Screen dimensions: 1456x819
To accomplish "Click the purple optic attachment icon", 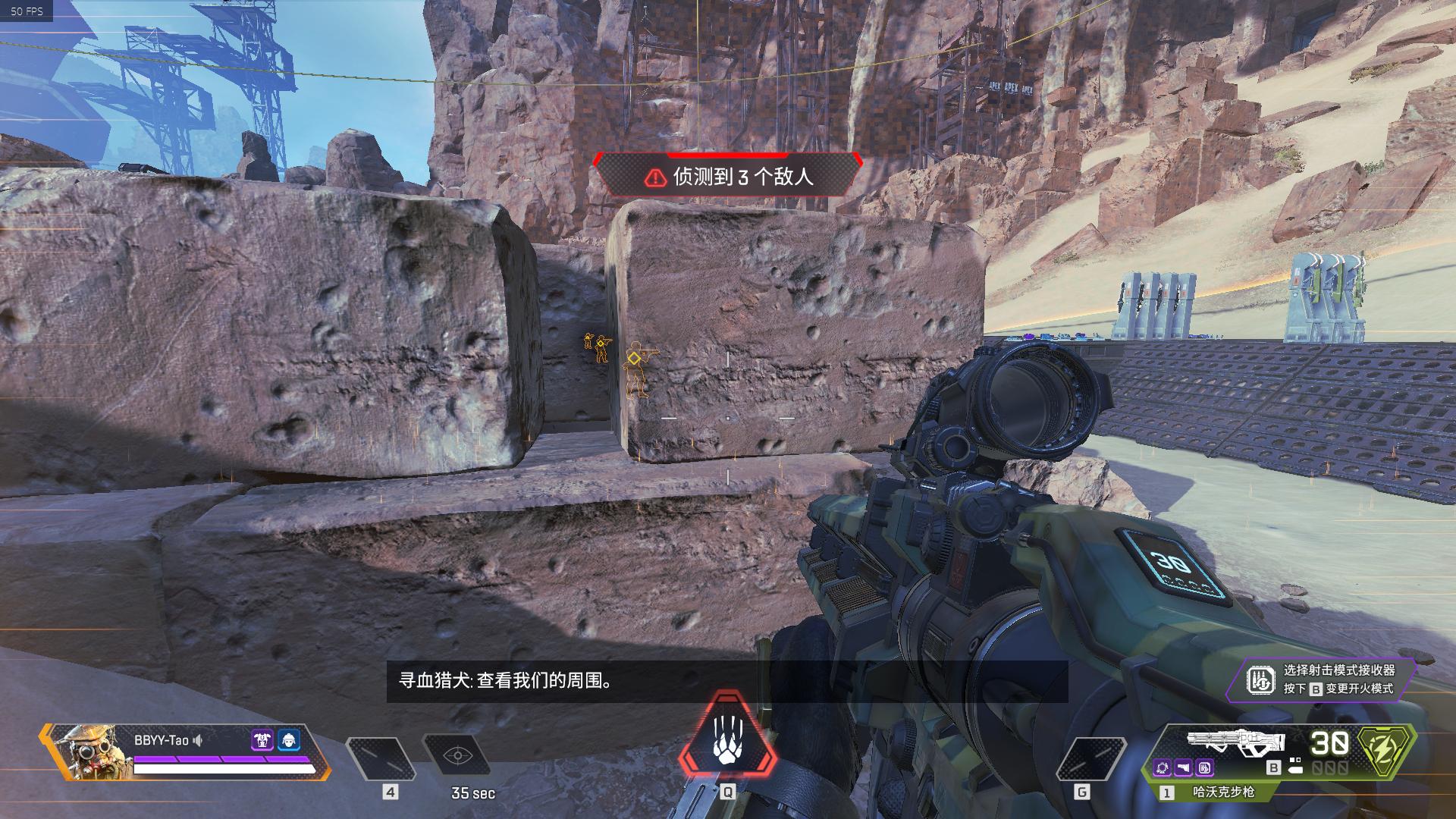I will 1163,767.
